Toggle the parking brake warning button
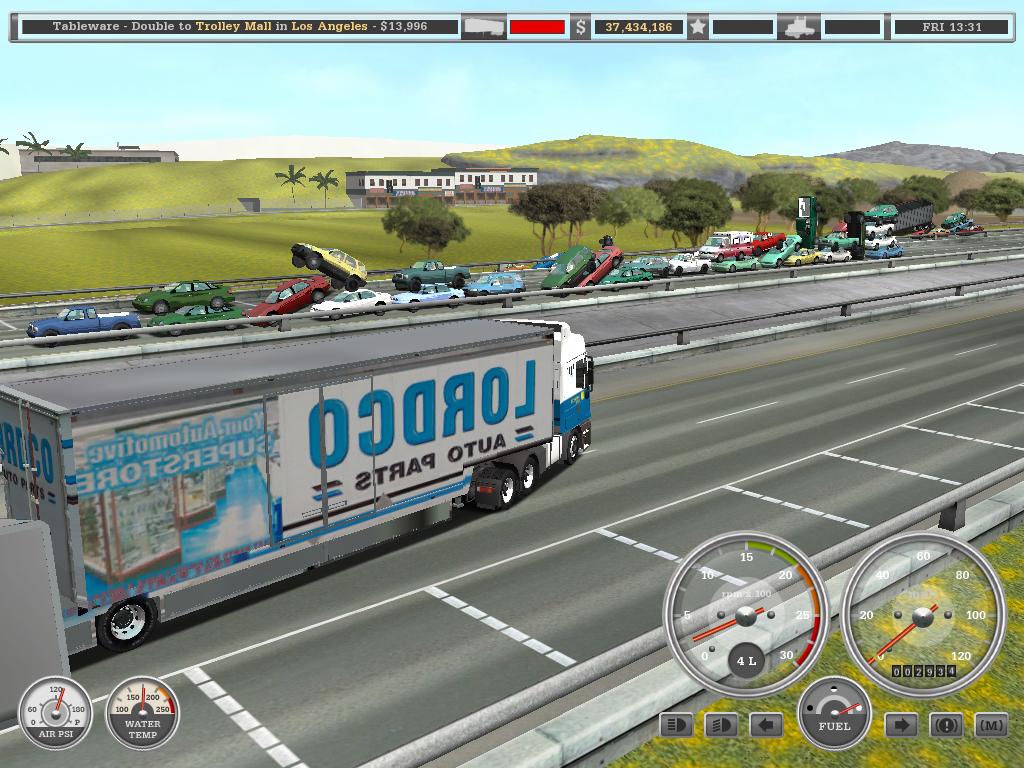The width and height of the screenshot is (1024, 768). pos(946,725)
